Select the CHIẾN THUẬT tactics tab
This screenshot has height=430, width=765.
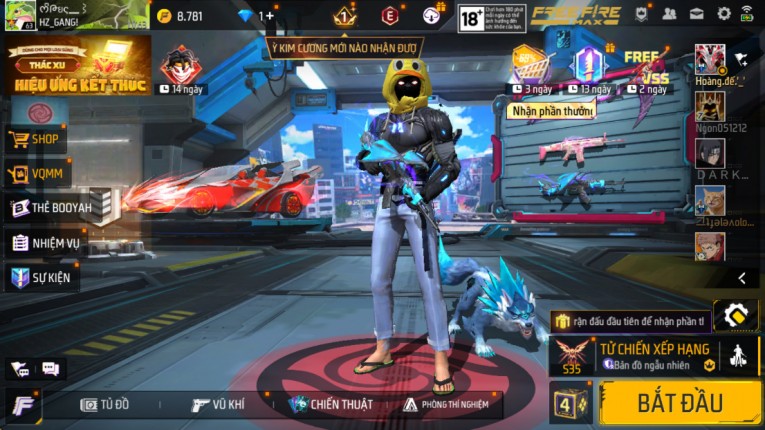(330, 404)
